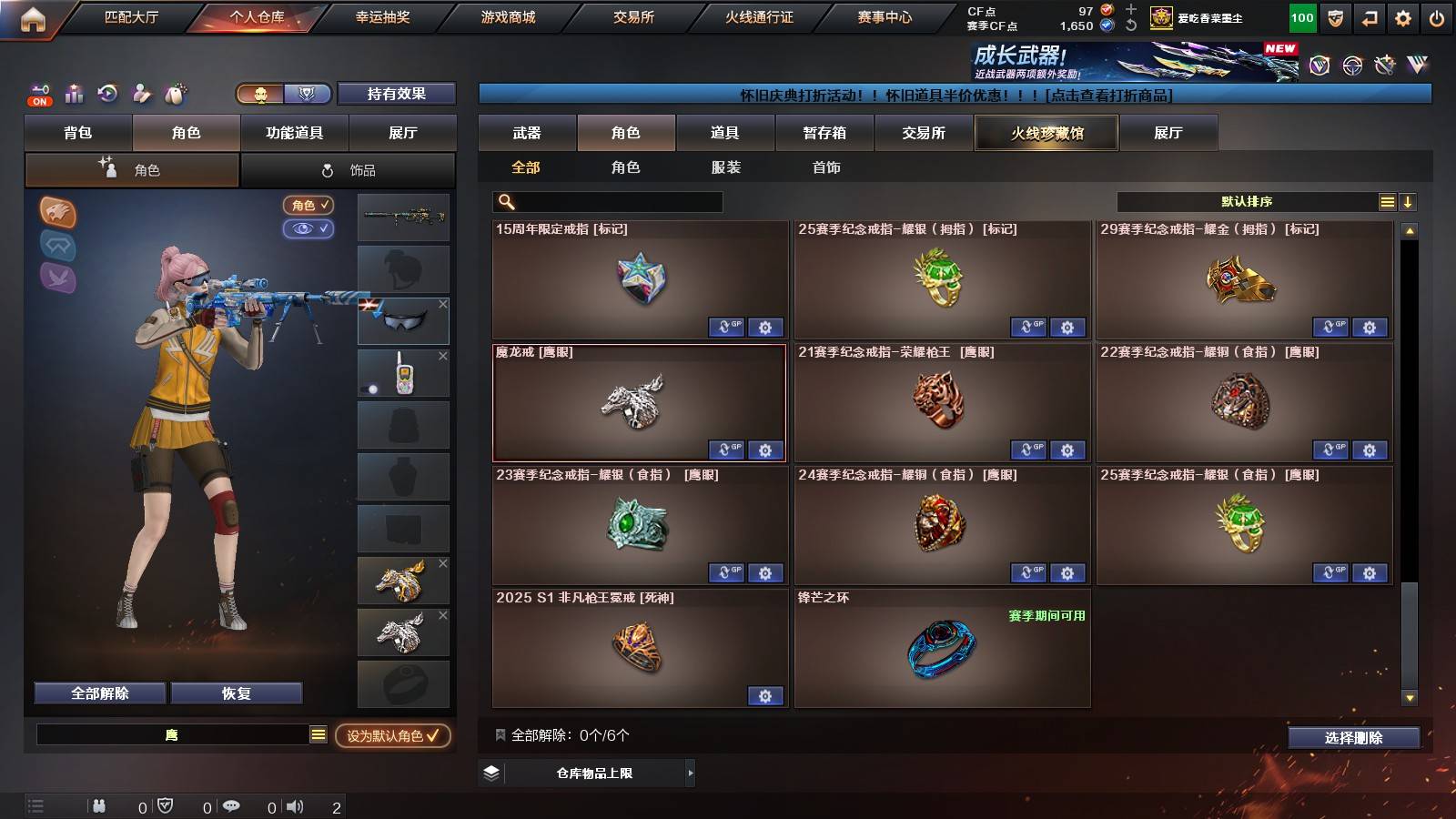The image size is (1456, 819).
Task: Open the 饰品 accessories panel with ring icon
Action: 350,169
